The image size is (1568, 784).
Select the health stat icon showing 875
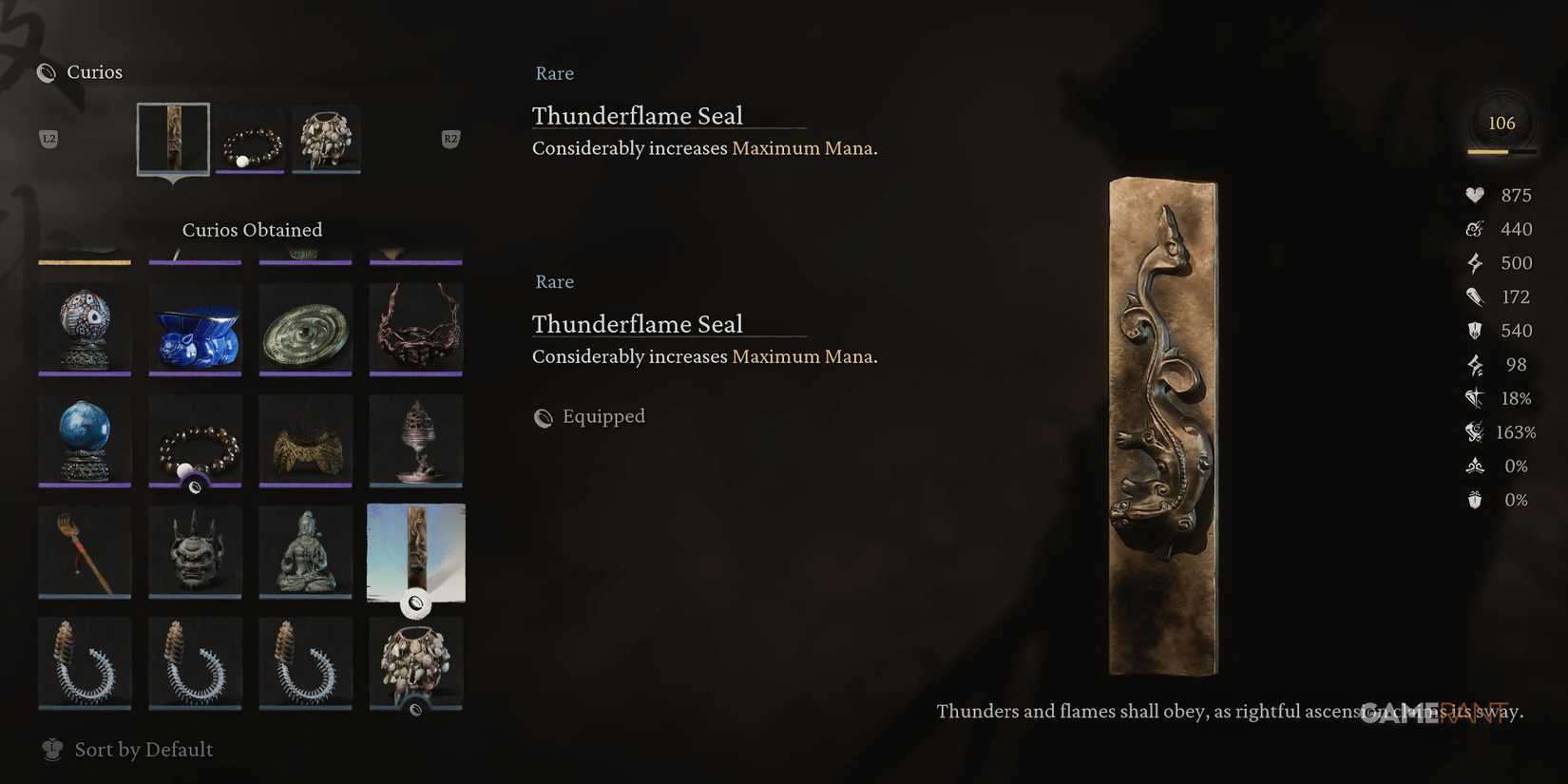1475,195
